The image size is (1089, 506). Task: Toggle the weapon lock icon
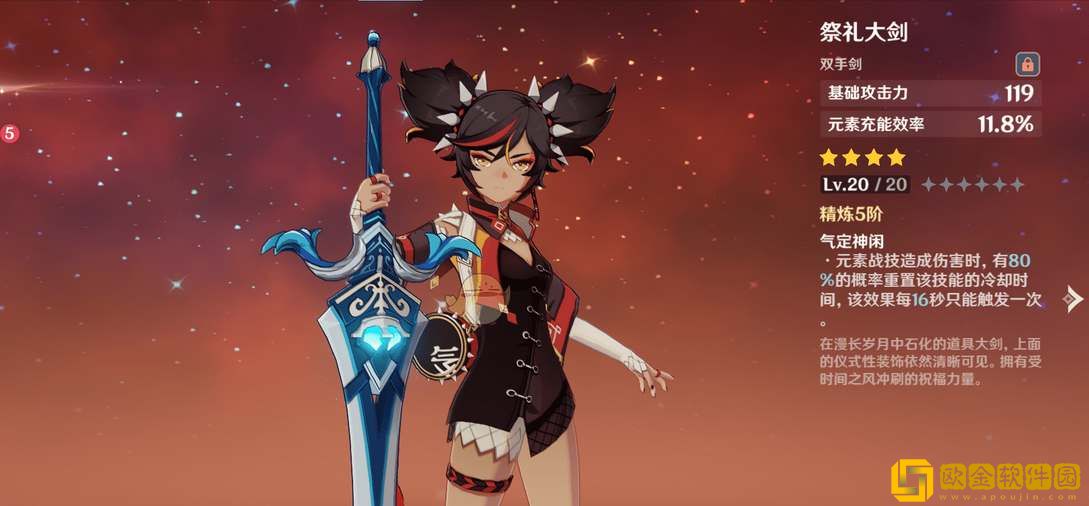pos(1026,65)
